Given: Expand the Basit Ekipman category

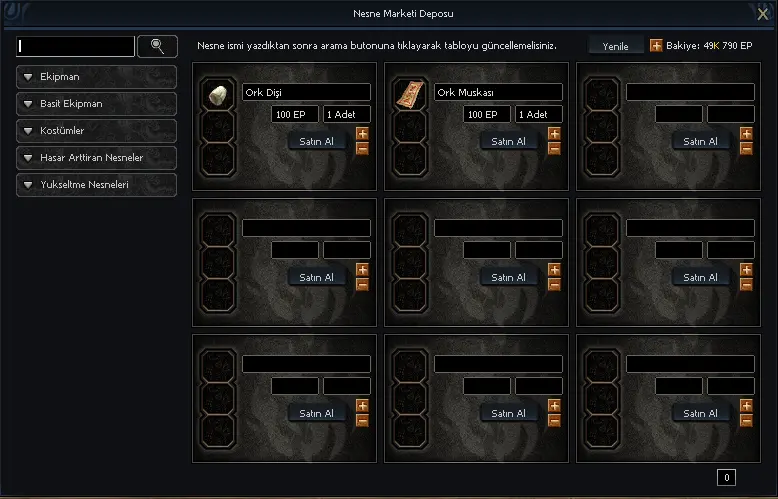Looking at the screenshot, I should pos(96,104).
